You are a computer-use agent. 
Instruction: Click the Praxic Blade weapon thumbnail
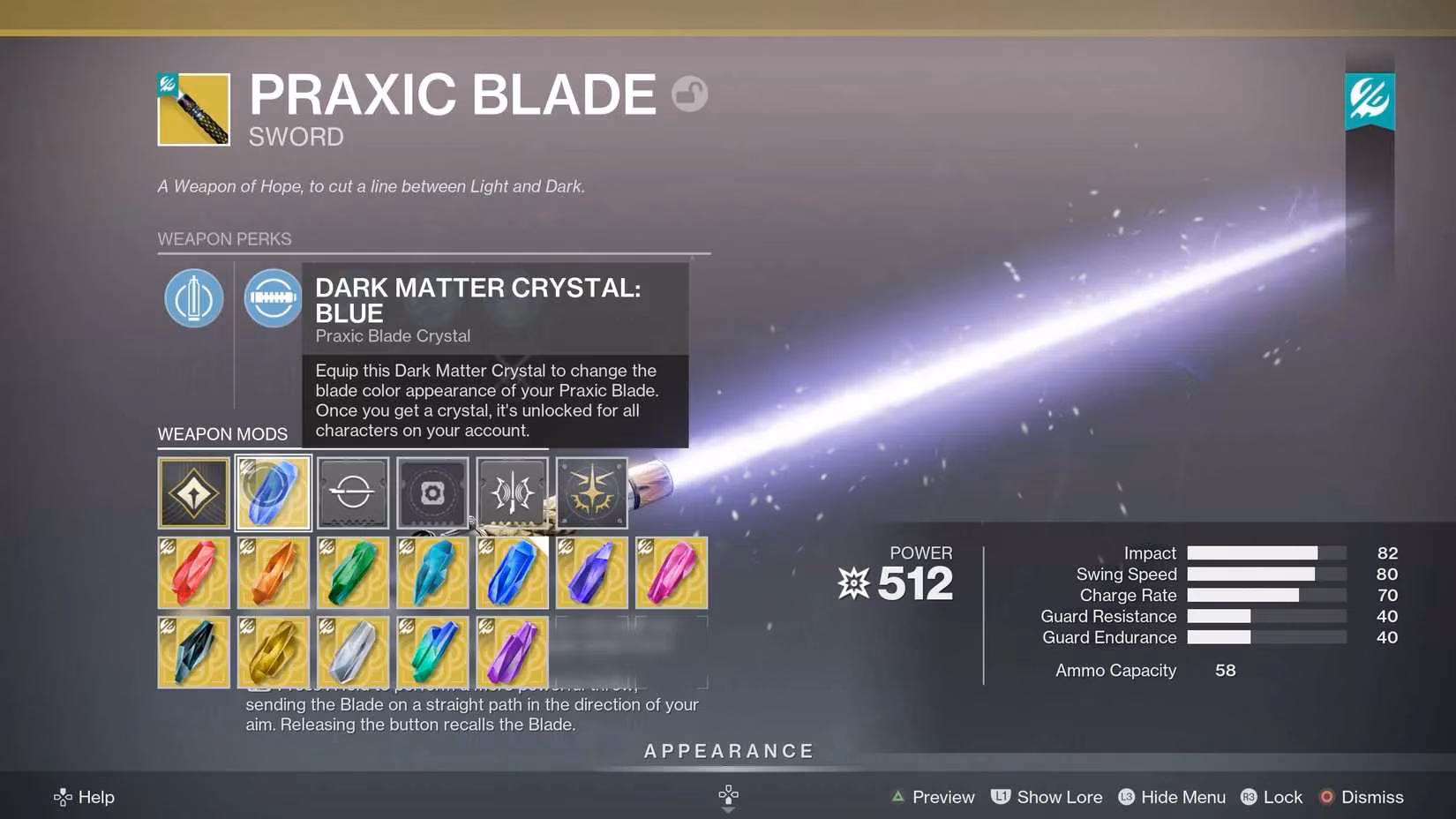click(193, 109)
